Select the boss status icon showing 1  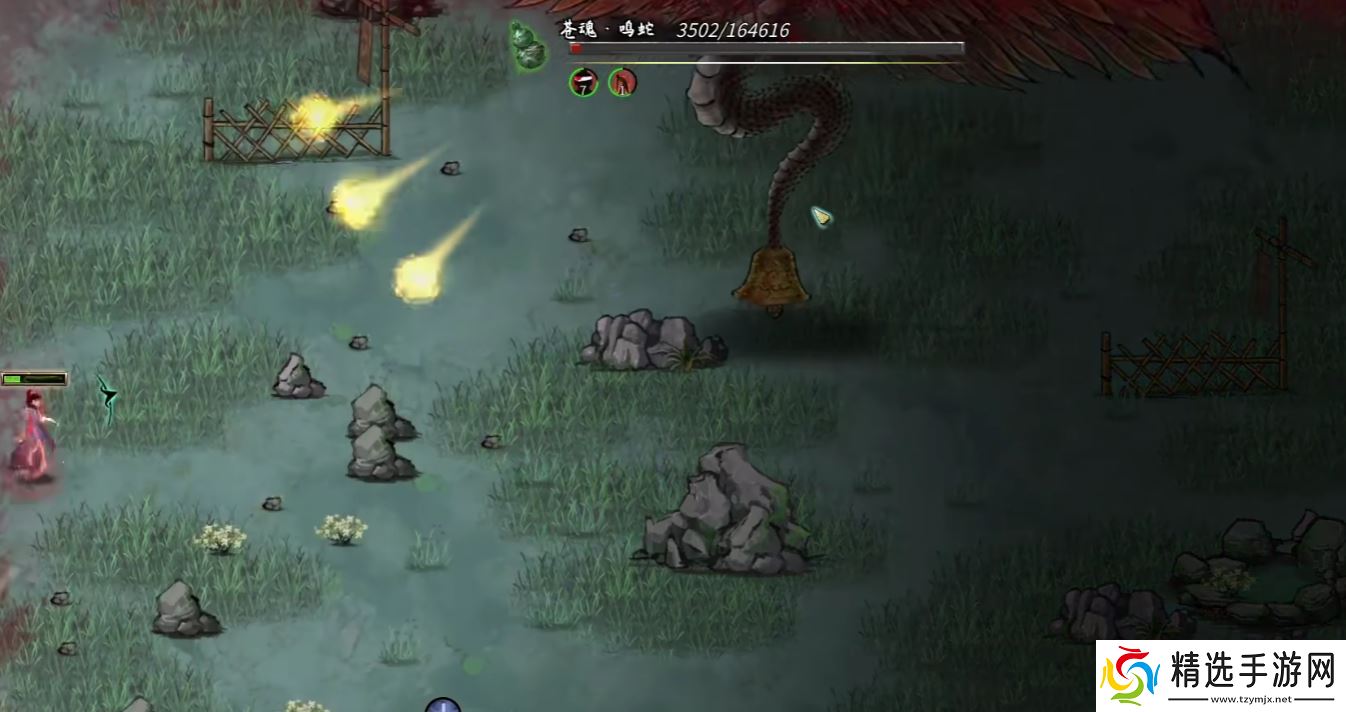[622, 82]
